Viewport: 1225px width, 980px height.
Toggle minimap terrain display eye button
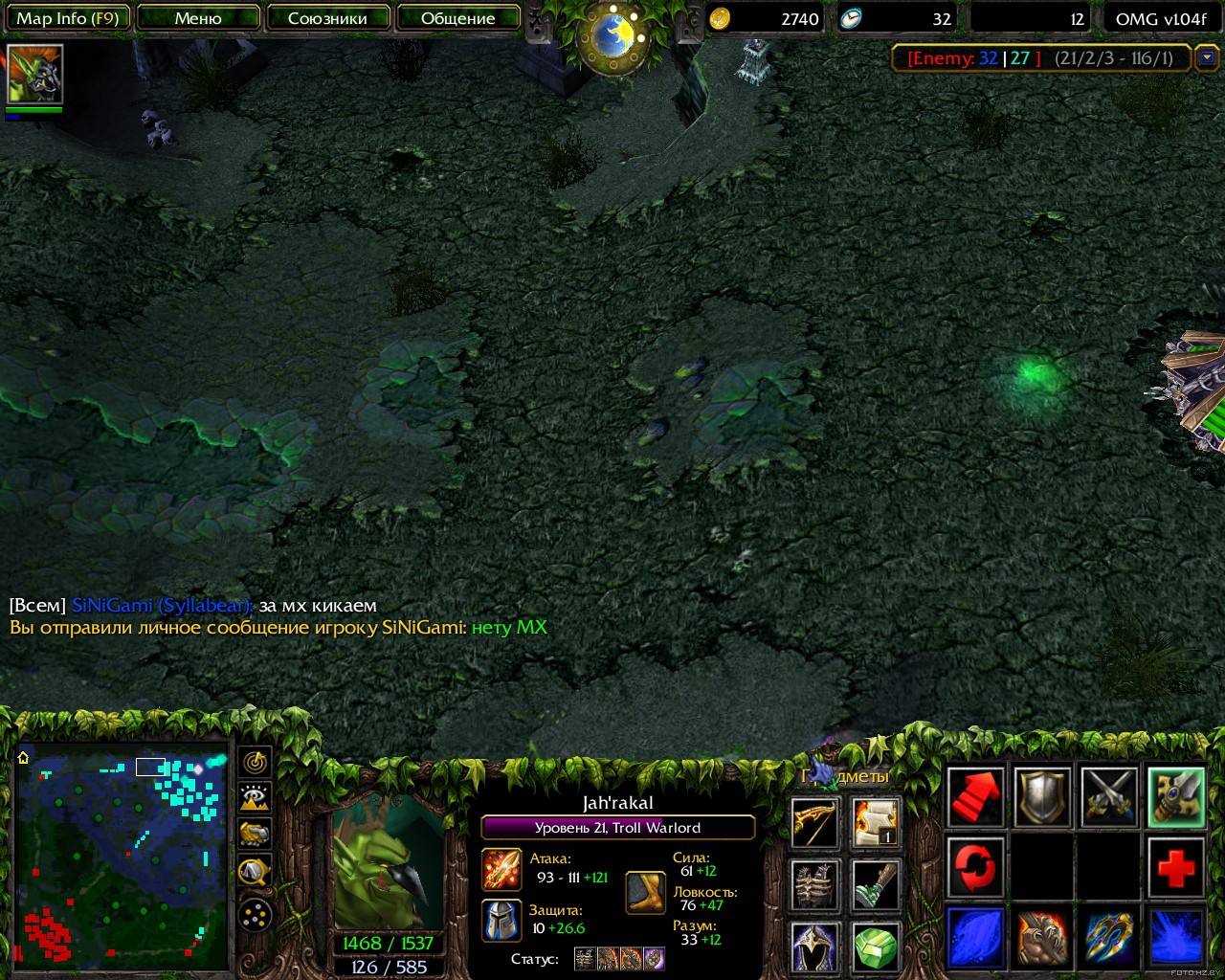tap(255, 798)
